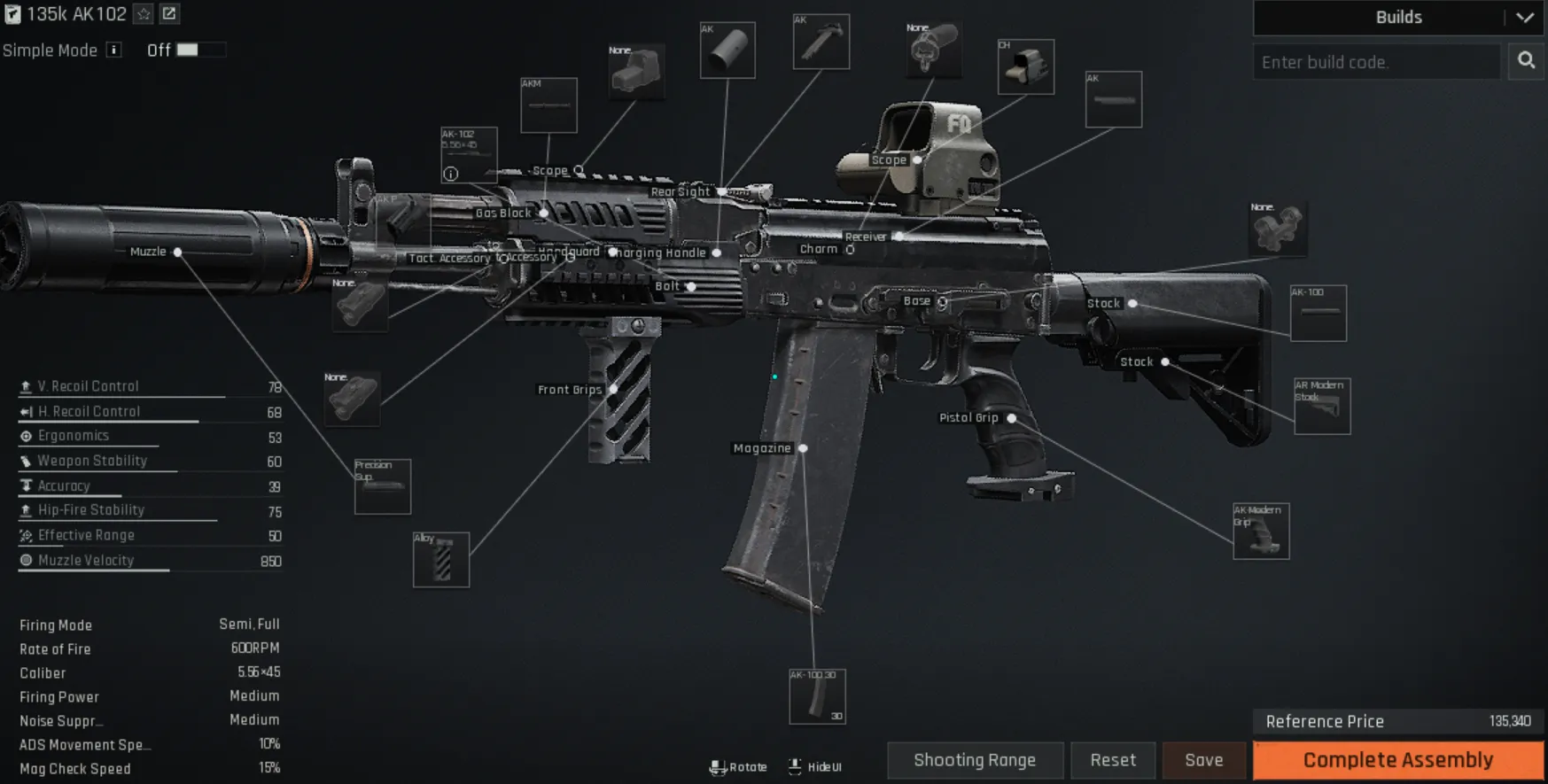Click the search magnifier beside the build code field

point(1526,61)
